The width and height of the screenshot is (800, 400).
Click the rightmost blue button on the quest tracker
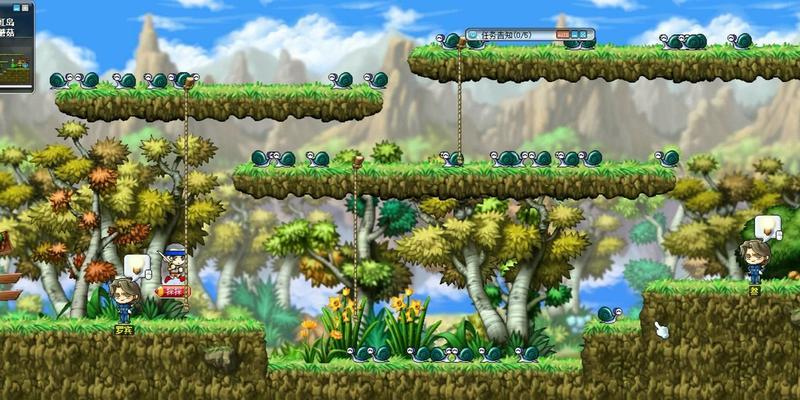pos(582,35)
